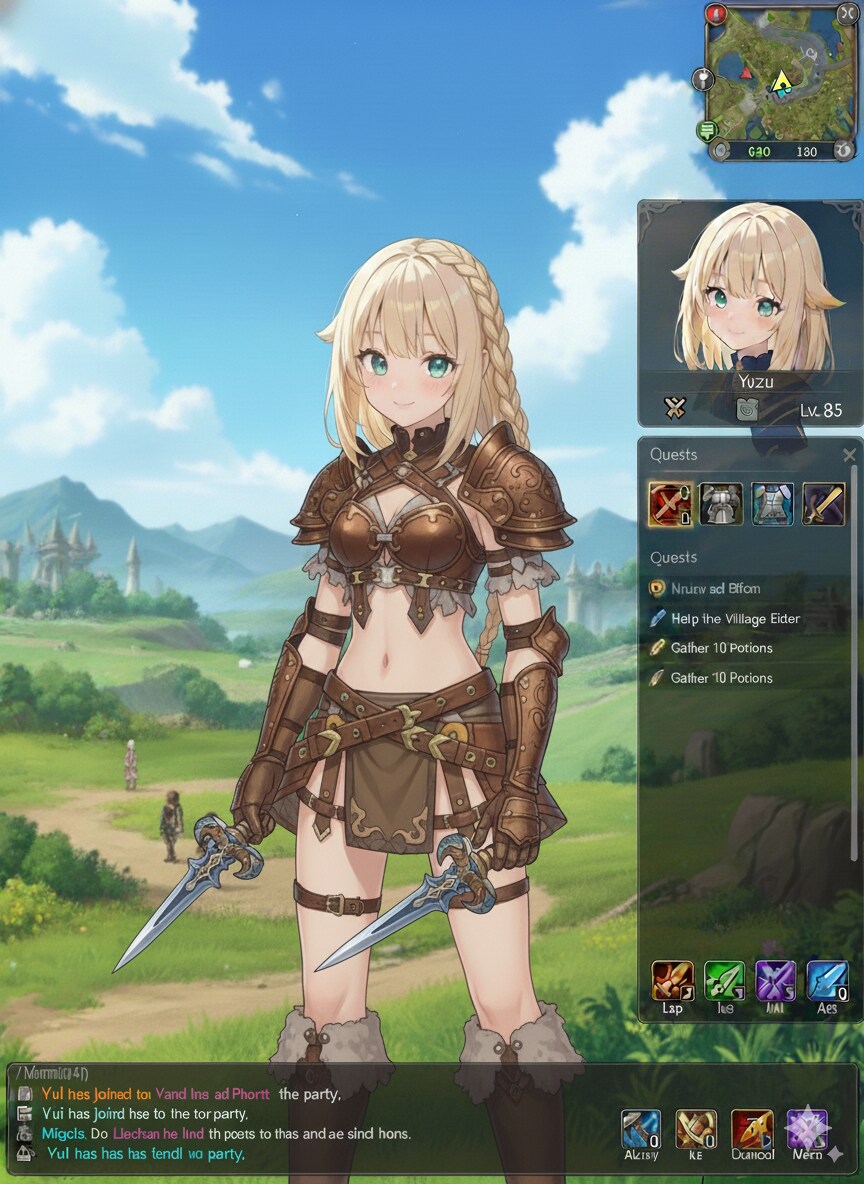
Task: Close the Quests panel
Action: 849,456
